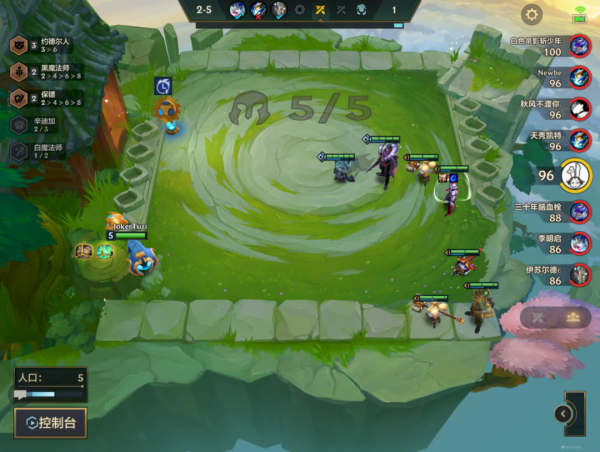Open the chat bubble beside the population bar

coord(20,395)
